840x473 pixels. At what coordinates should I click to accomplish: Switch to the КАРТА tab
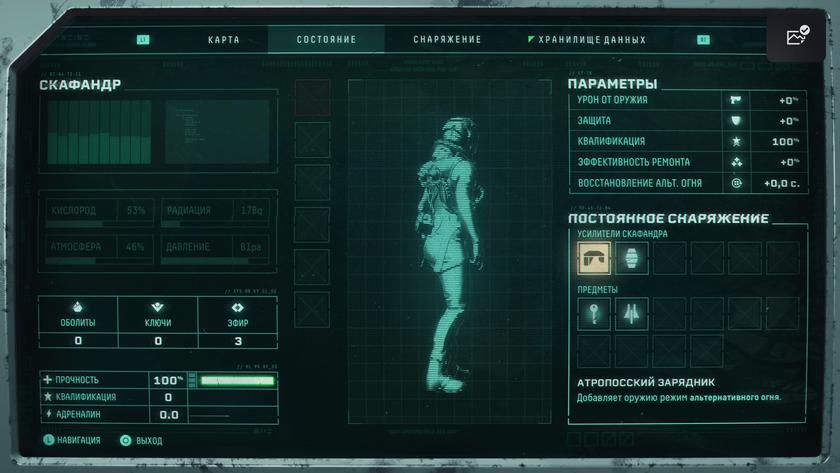click(224, 40)
